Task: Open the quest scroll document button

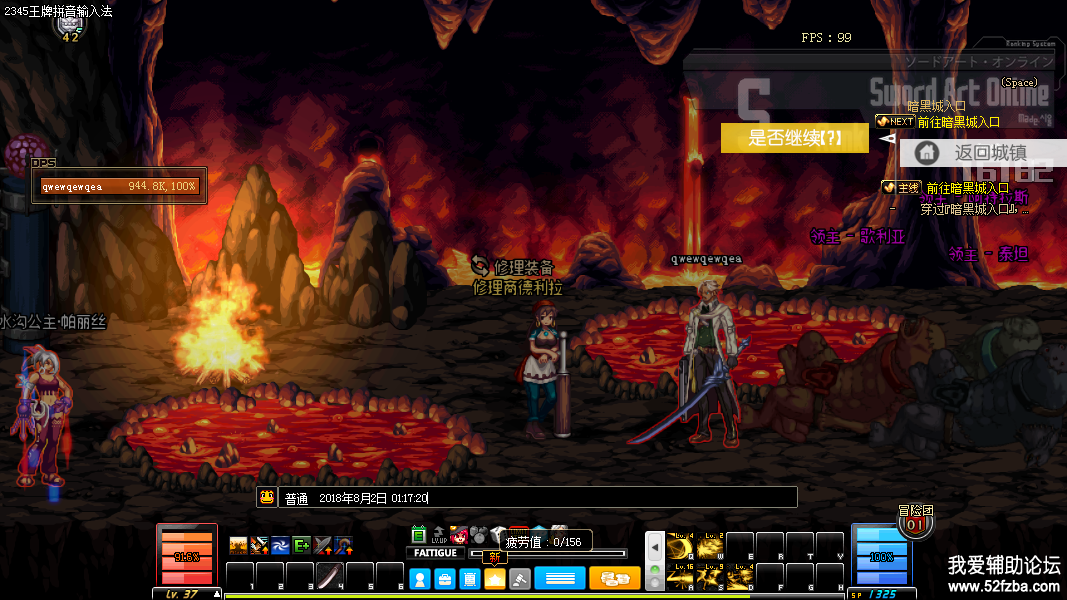Action: coord(469,578)
